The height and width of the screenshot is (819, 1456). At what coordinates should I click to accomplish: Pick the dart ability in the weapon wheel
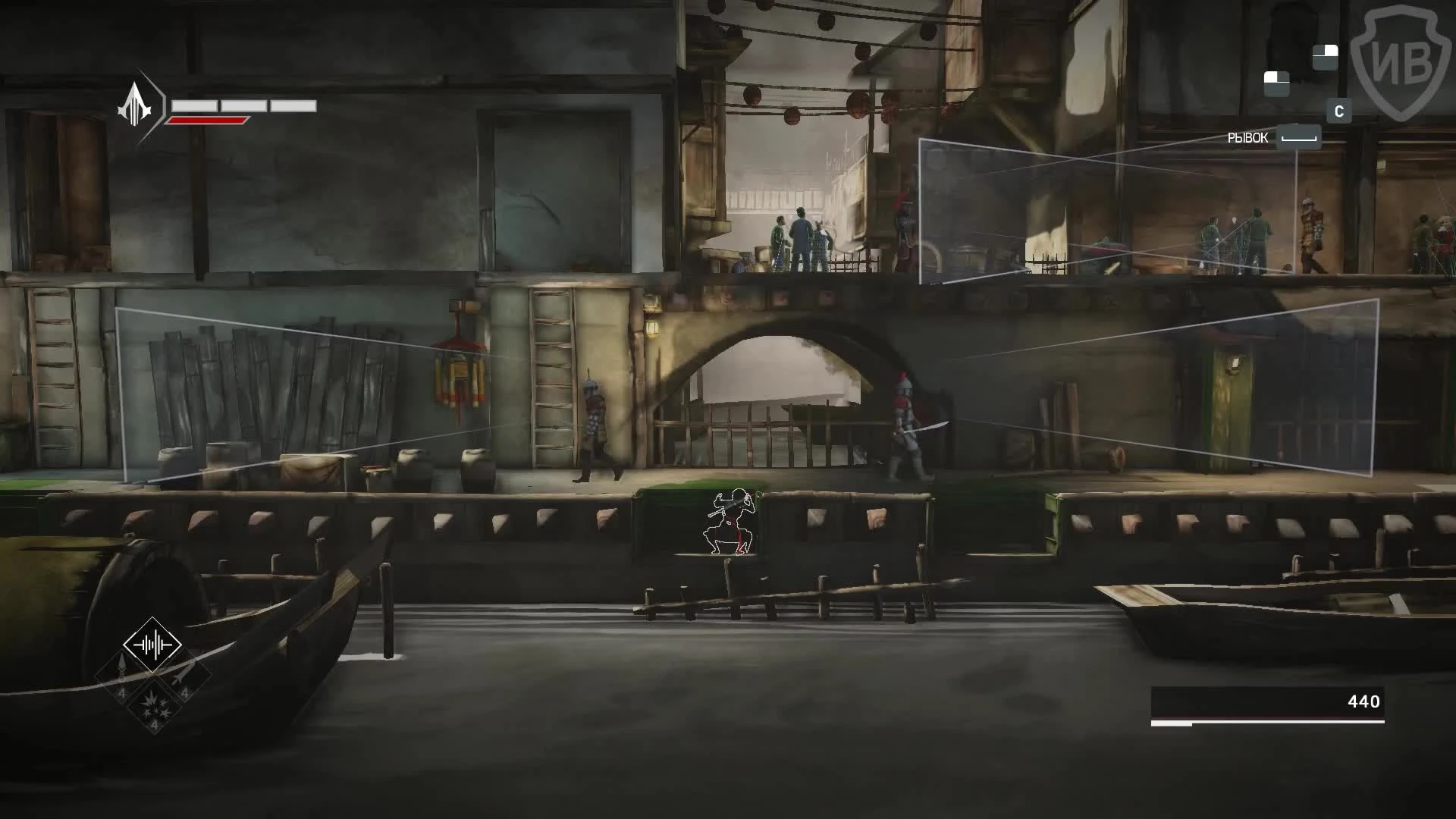[x=121, y=673]
